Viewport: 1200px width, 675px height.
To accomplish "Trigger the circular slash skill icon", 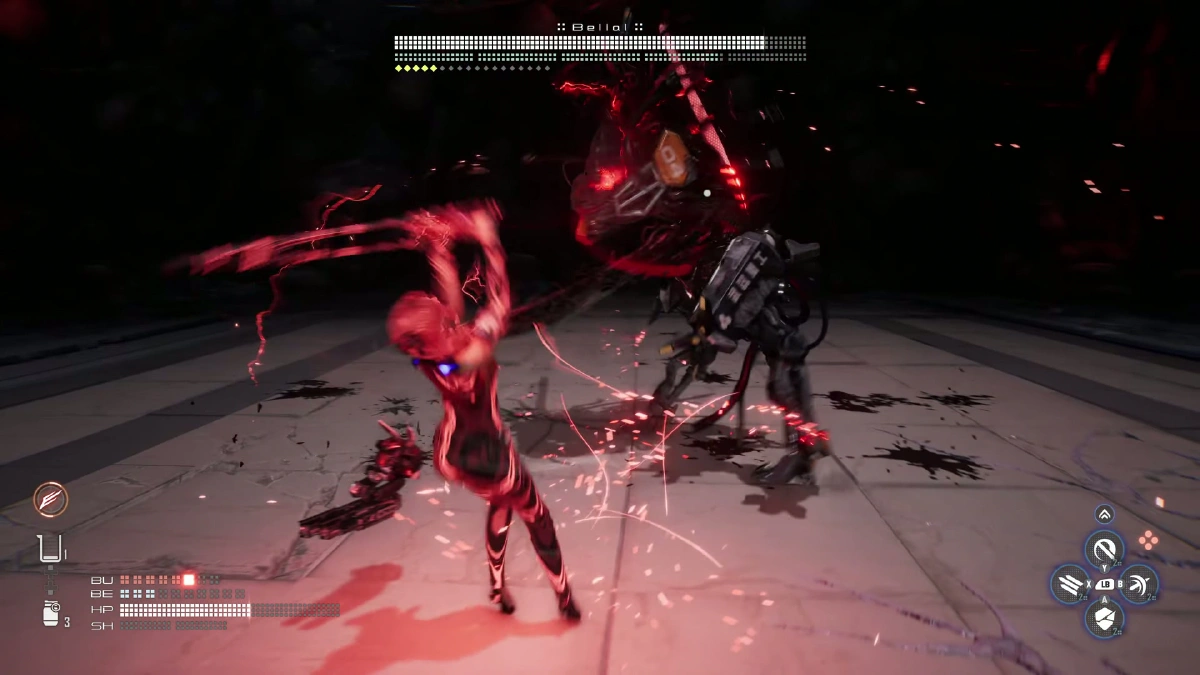I will coord(1104,548).
